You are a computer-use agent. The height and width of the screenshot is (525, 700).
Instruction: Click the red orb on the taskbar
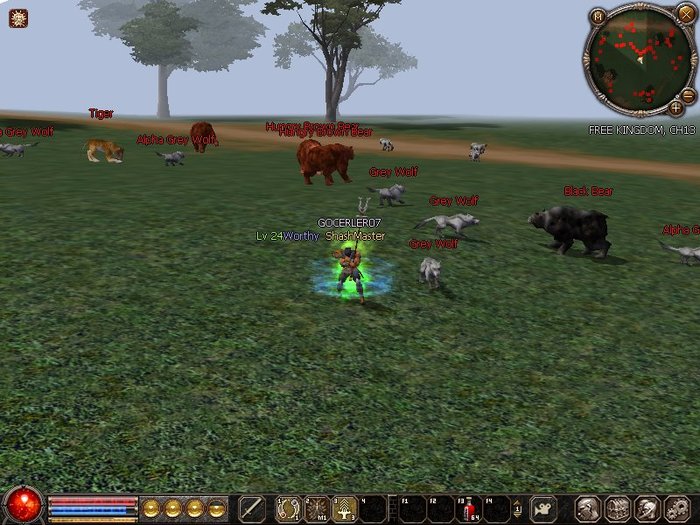(23, 506)
